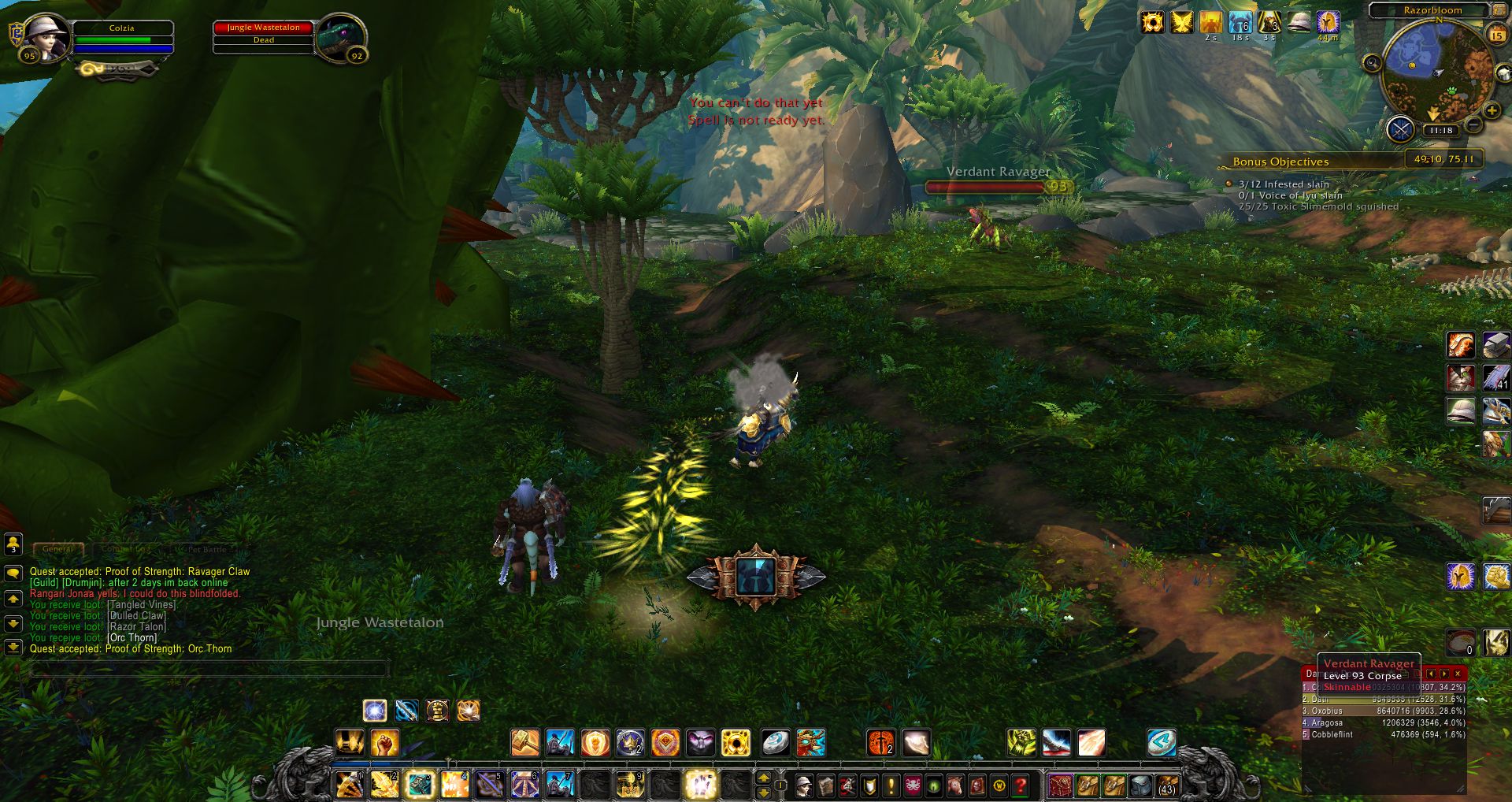Toggle the minimap tracking magnifier
1512x802 pixels.
click(x=1372, y=63)
